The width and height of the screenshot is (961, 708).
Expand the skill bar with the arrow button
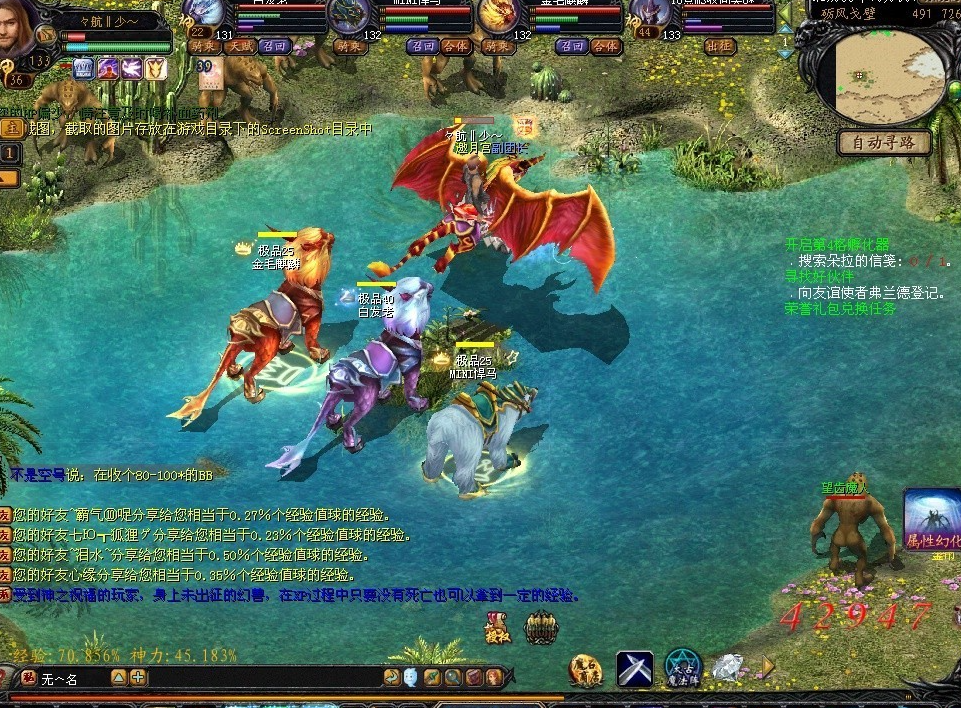tap(768, 666)
